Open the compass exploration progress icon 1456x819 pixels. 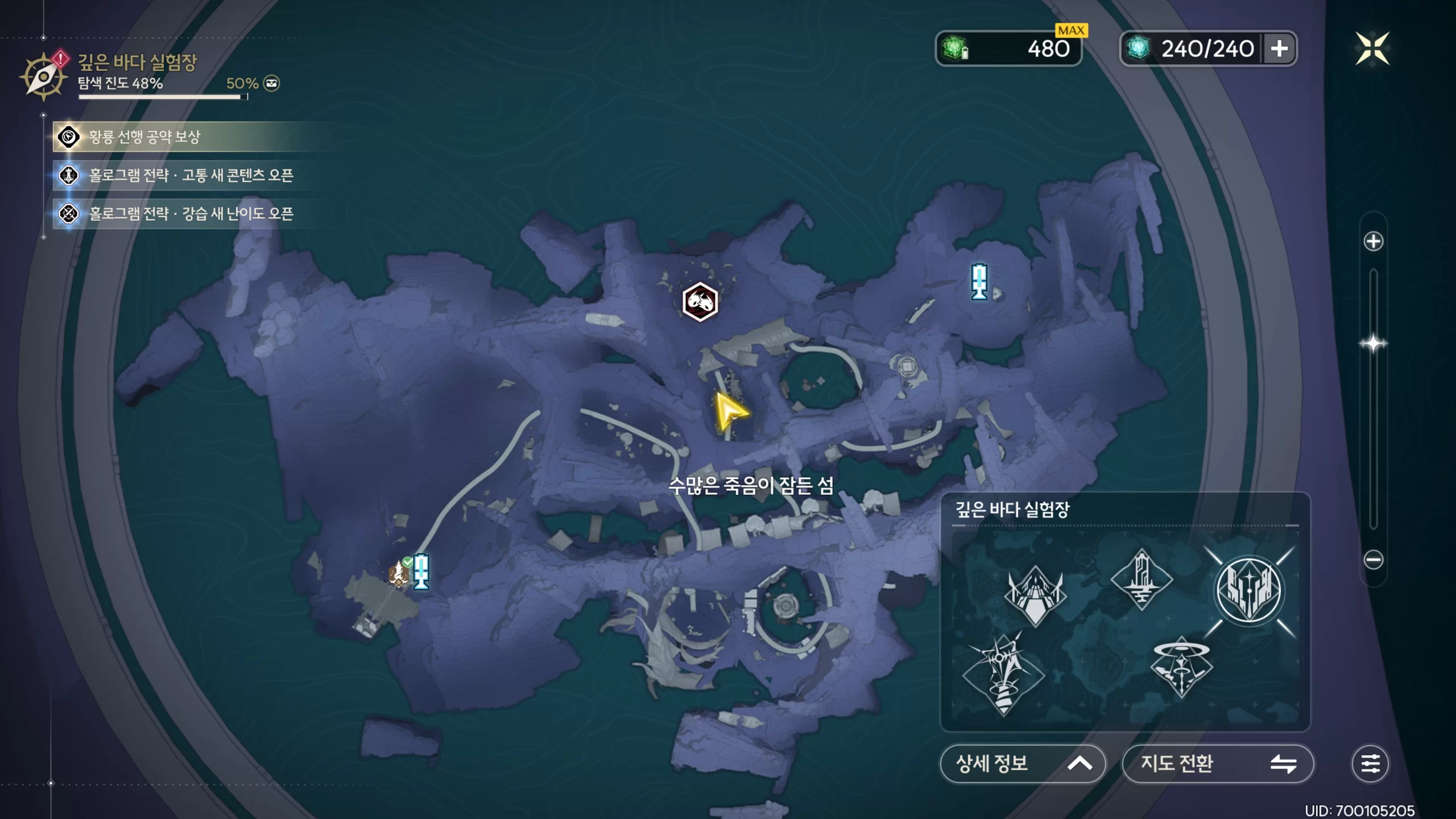[x=43, y=77]
